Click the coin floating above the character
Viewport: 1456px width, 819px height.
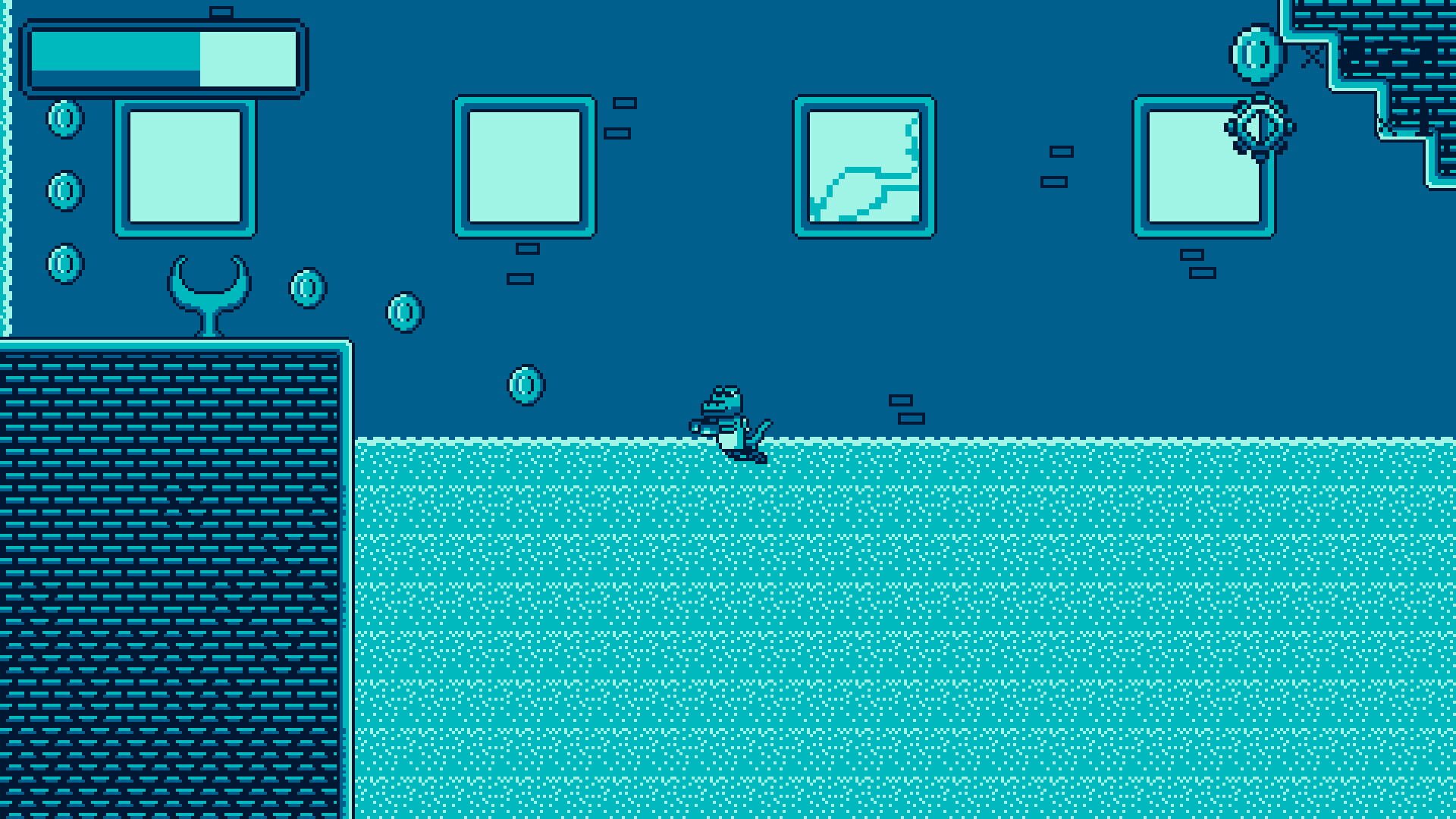point(526,384)
